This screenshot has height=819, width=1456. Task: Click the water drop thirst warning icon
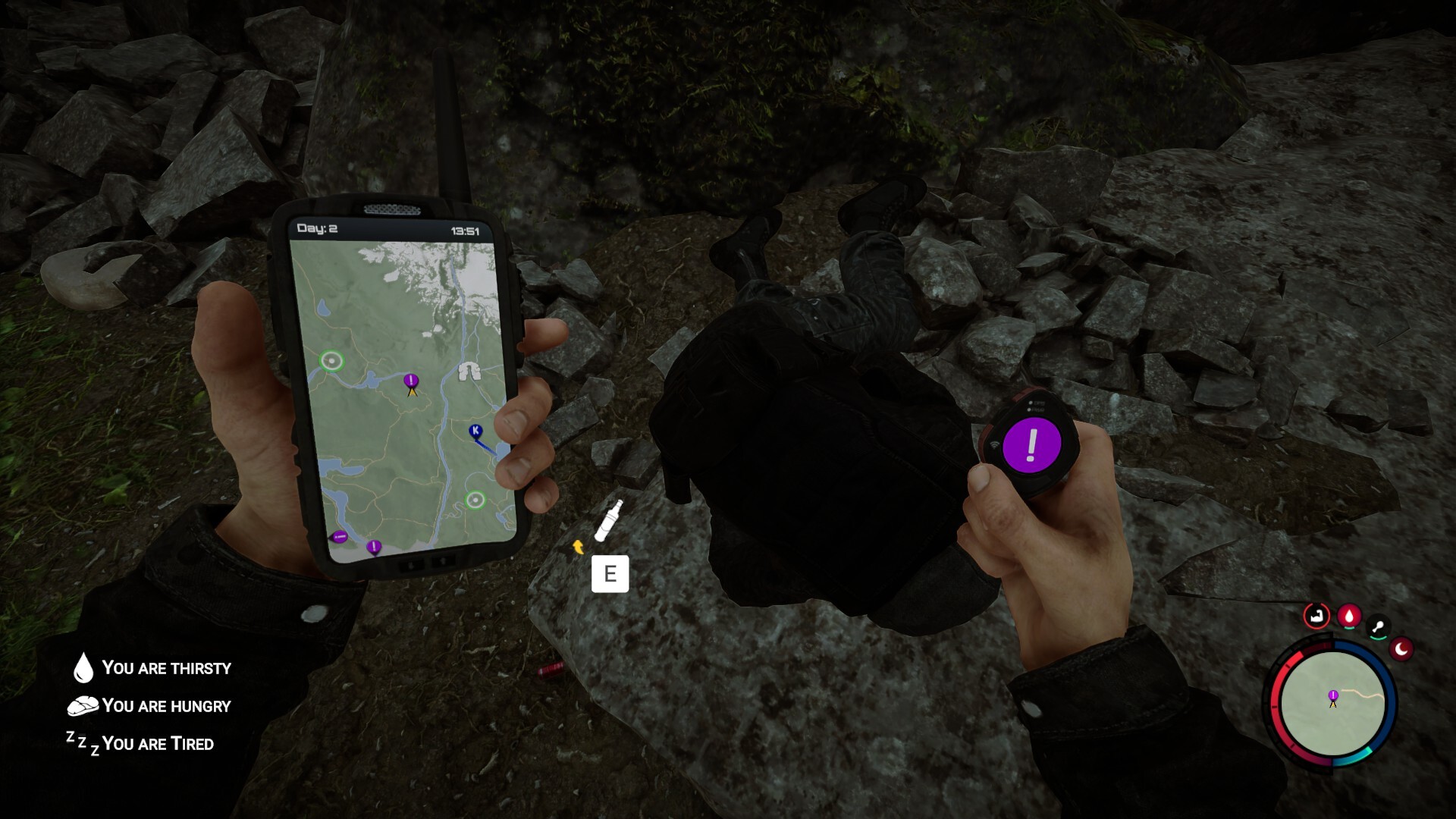click(x=83, y=668)
